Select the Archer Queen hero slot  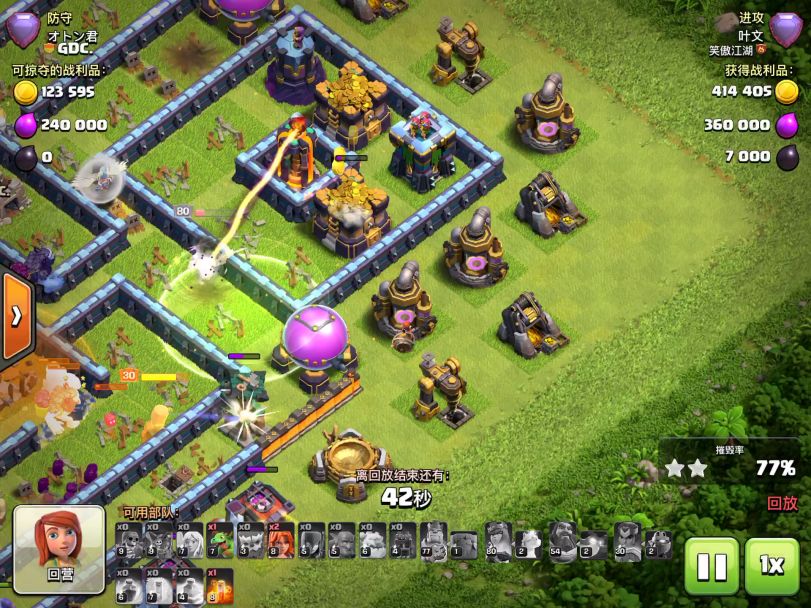coord(498,541)
